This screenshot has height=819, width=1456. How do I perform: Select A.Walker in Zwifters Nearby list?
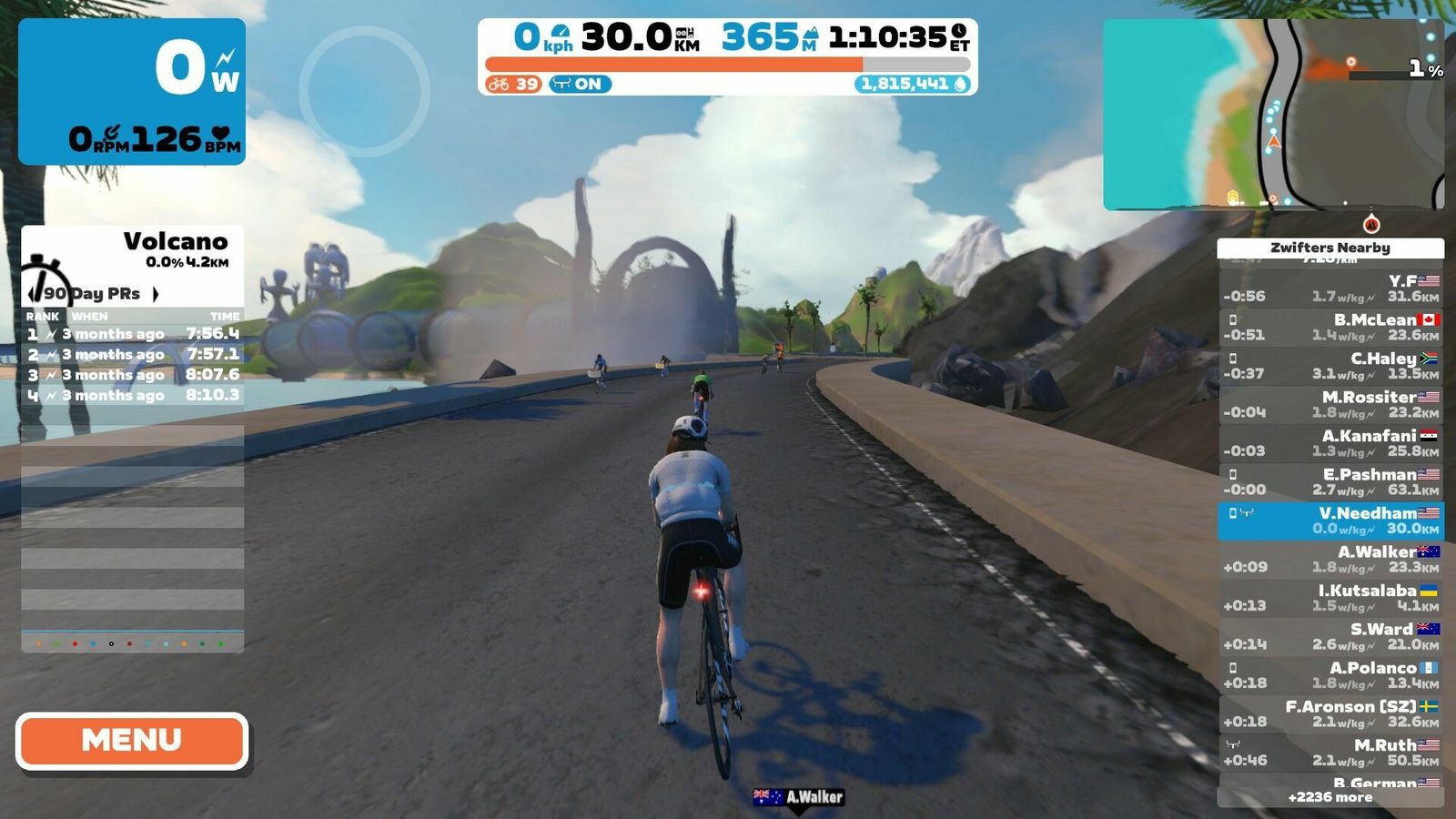tap(1330, 560)
